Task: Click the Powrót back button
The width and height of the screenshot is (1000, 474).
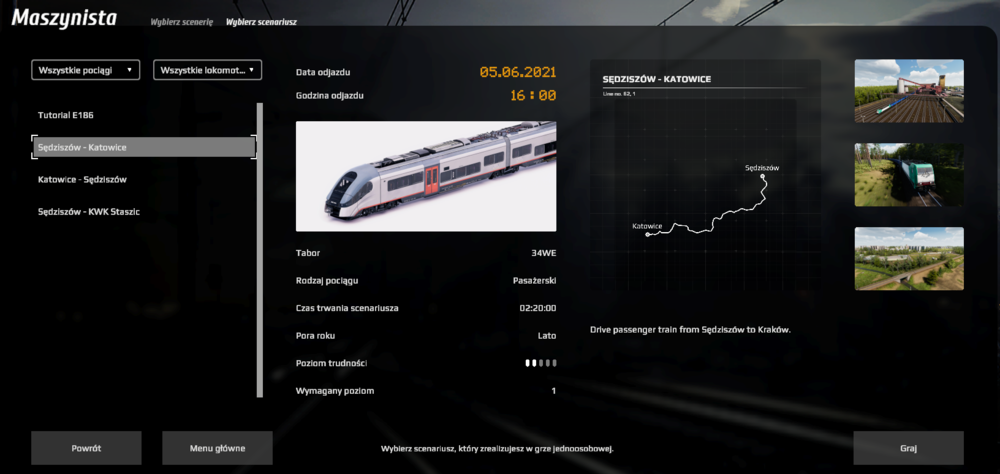Action: tap(86, 448)
